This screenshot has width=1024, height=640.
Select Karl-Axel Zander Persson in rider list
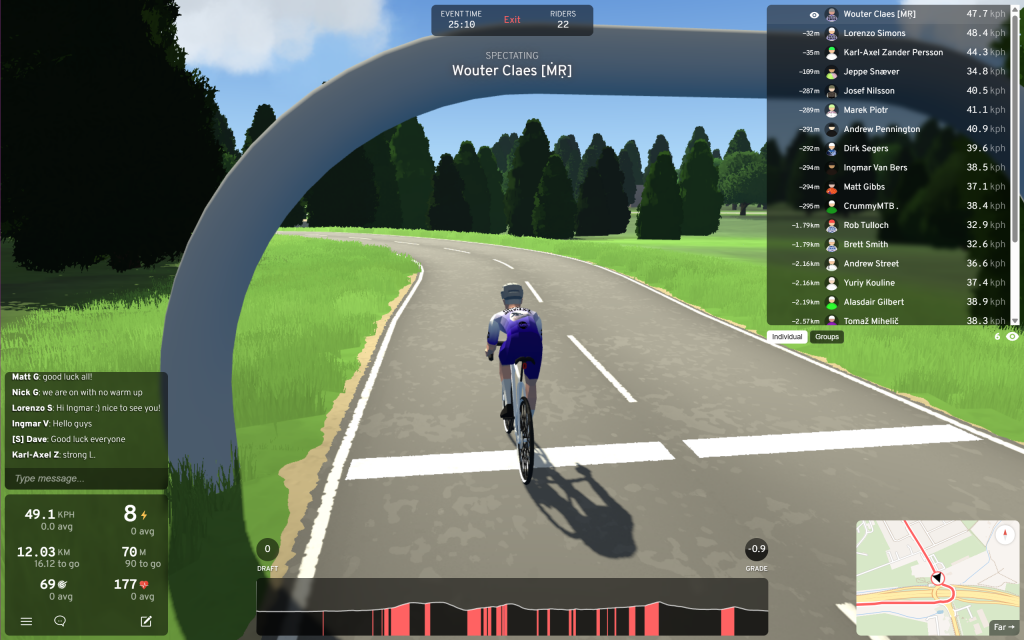[x=892, y=52]
